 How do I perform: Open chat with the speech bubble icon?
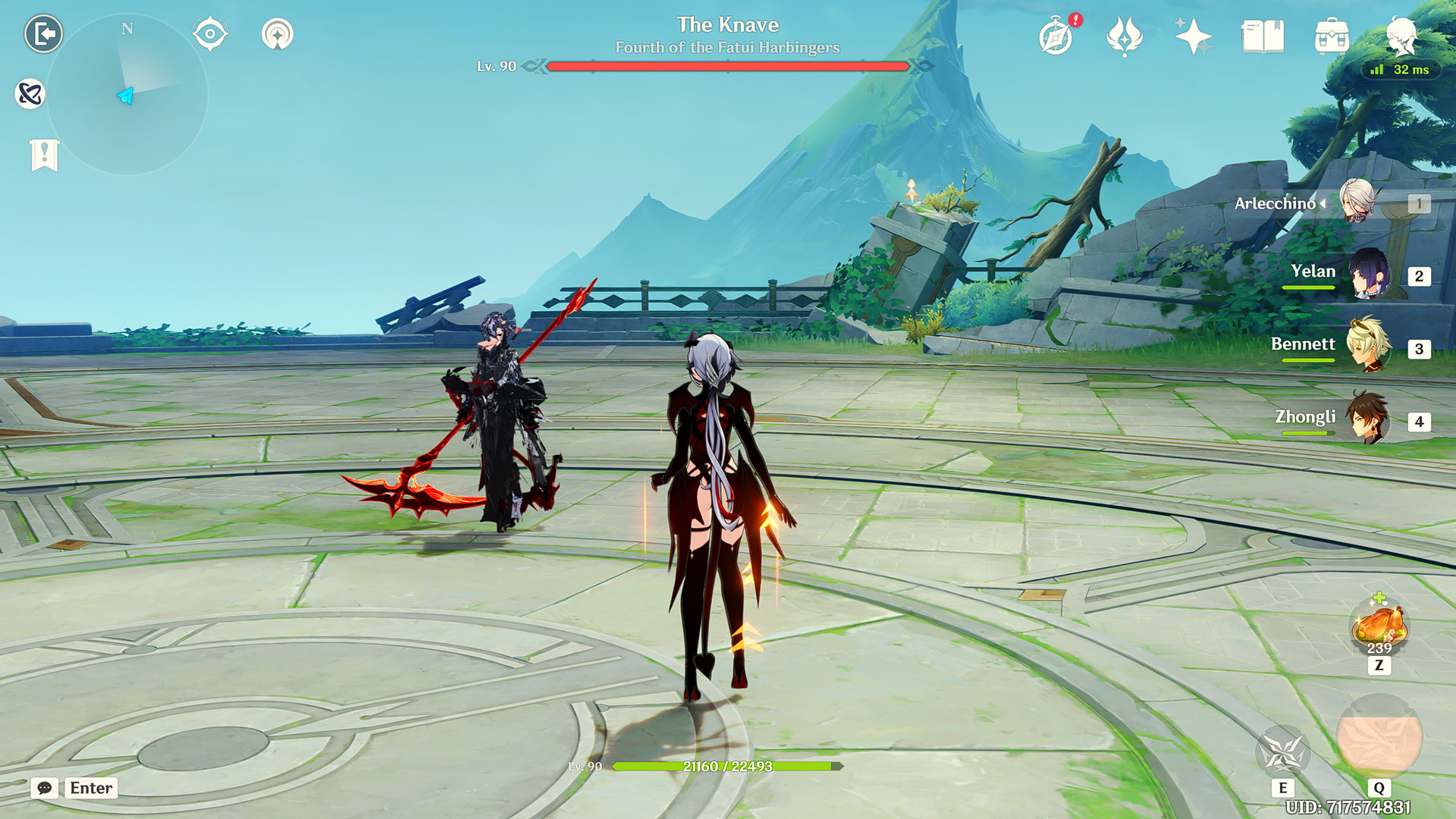[46, 789]
